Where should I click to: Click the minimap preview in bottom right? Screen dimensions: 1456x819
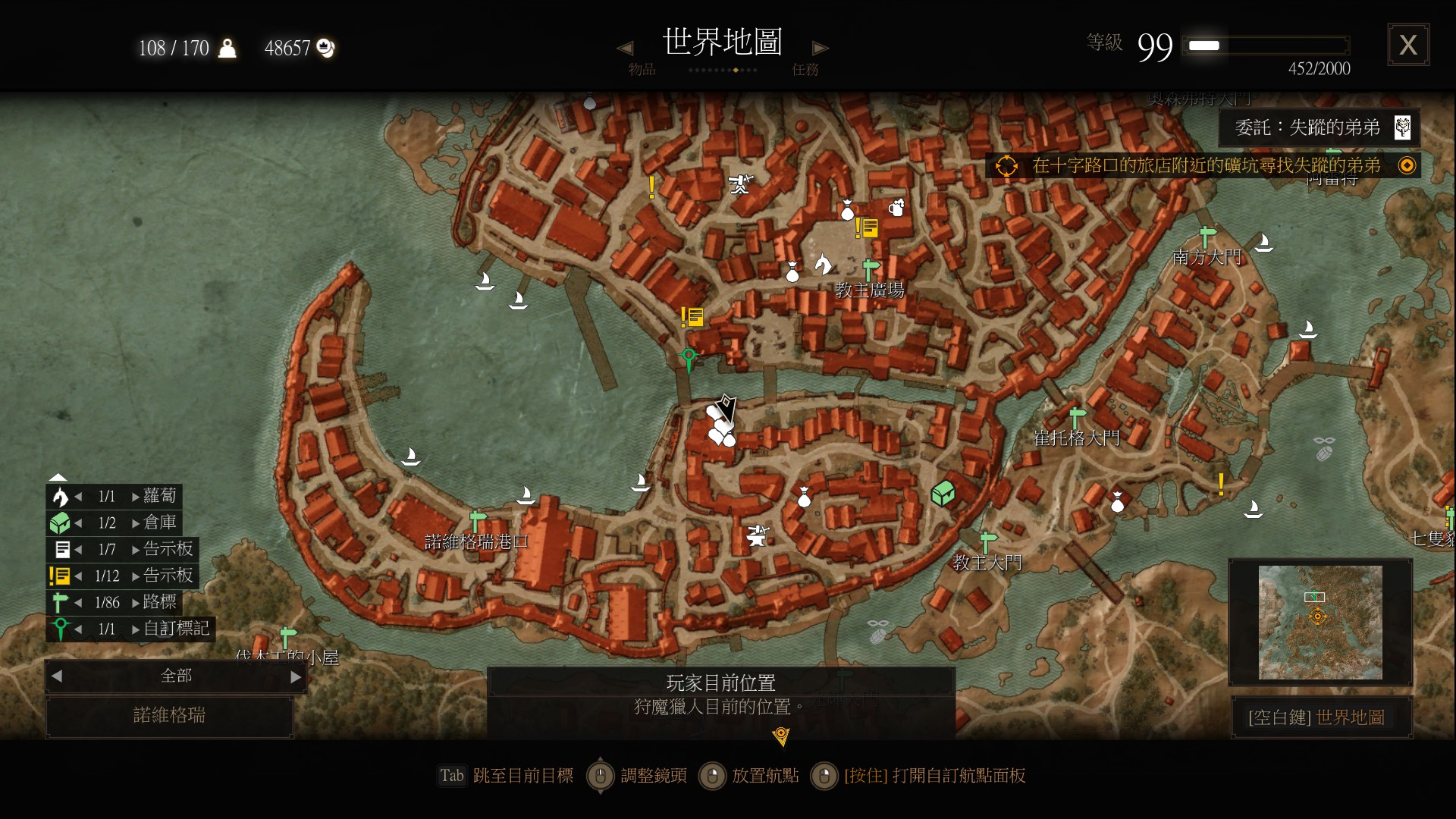coord(1319,623)
